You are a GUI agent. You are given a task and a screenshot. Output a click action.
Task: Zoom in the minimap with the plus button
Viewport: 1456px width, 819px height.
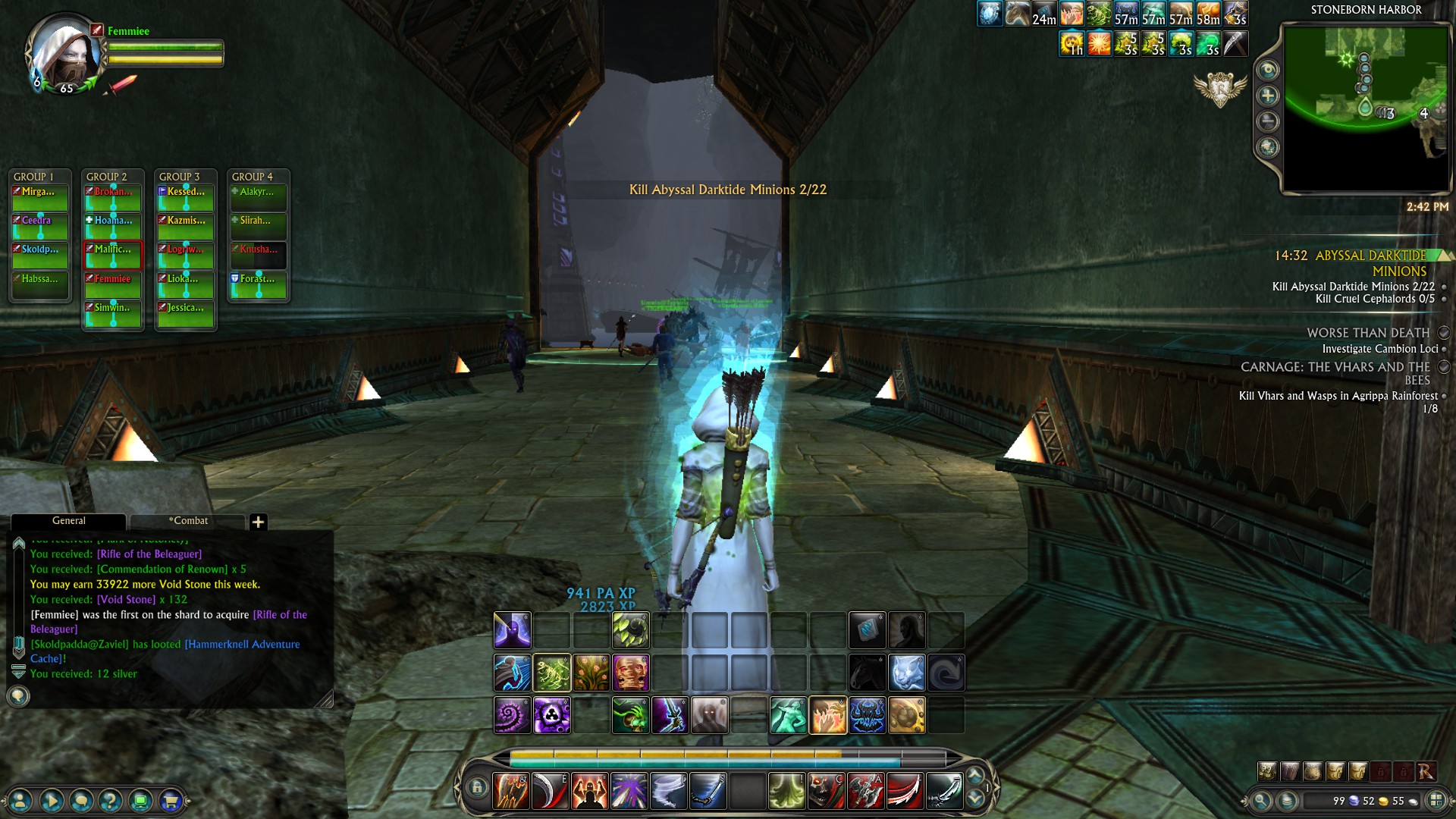[x=1268, y=96]
